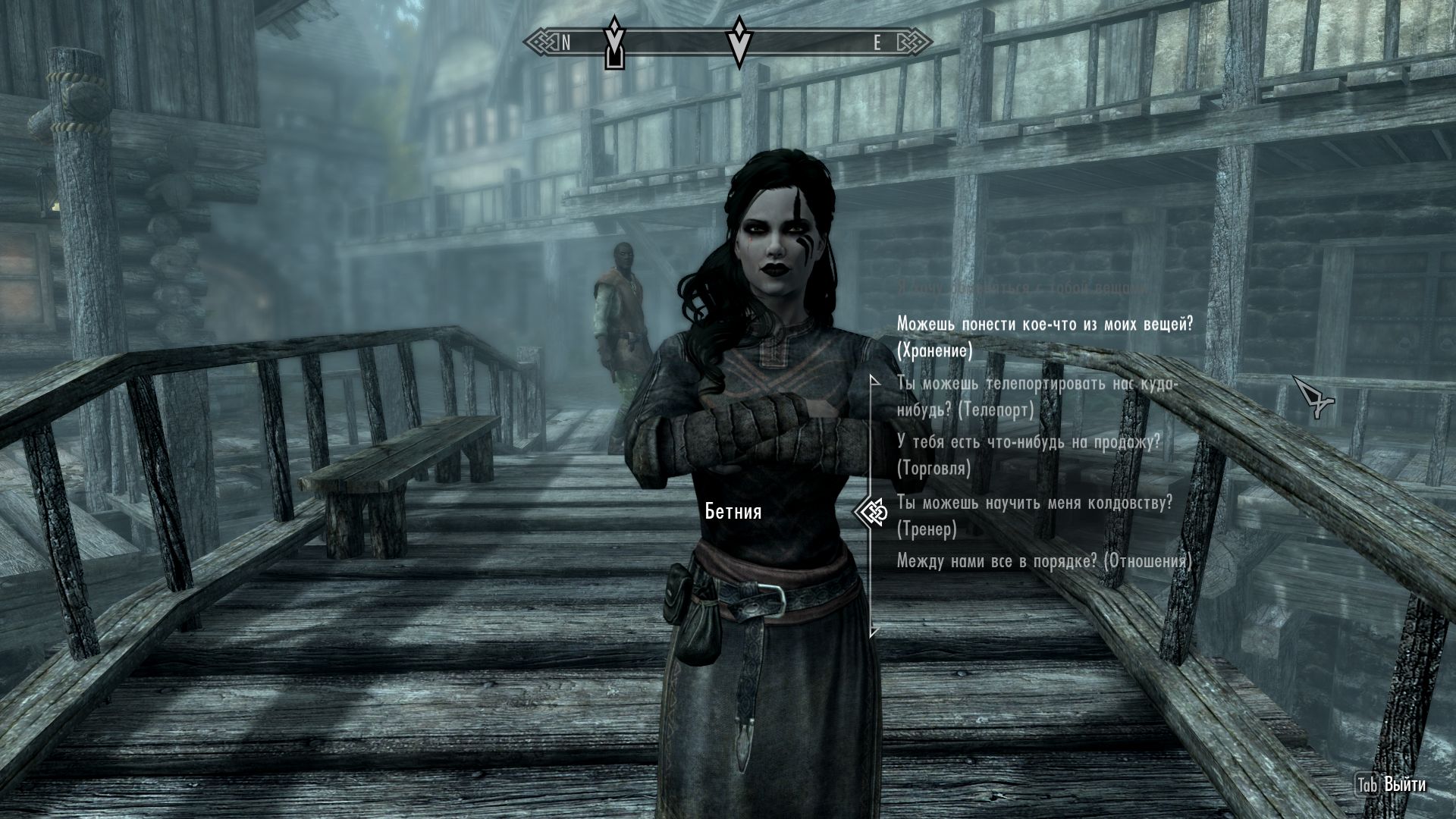Select the trade option (Торговля)
The width and height of the screenshot is (1456, 819).
1028,455
